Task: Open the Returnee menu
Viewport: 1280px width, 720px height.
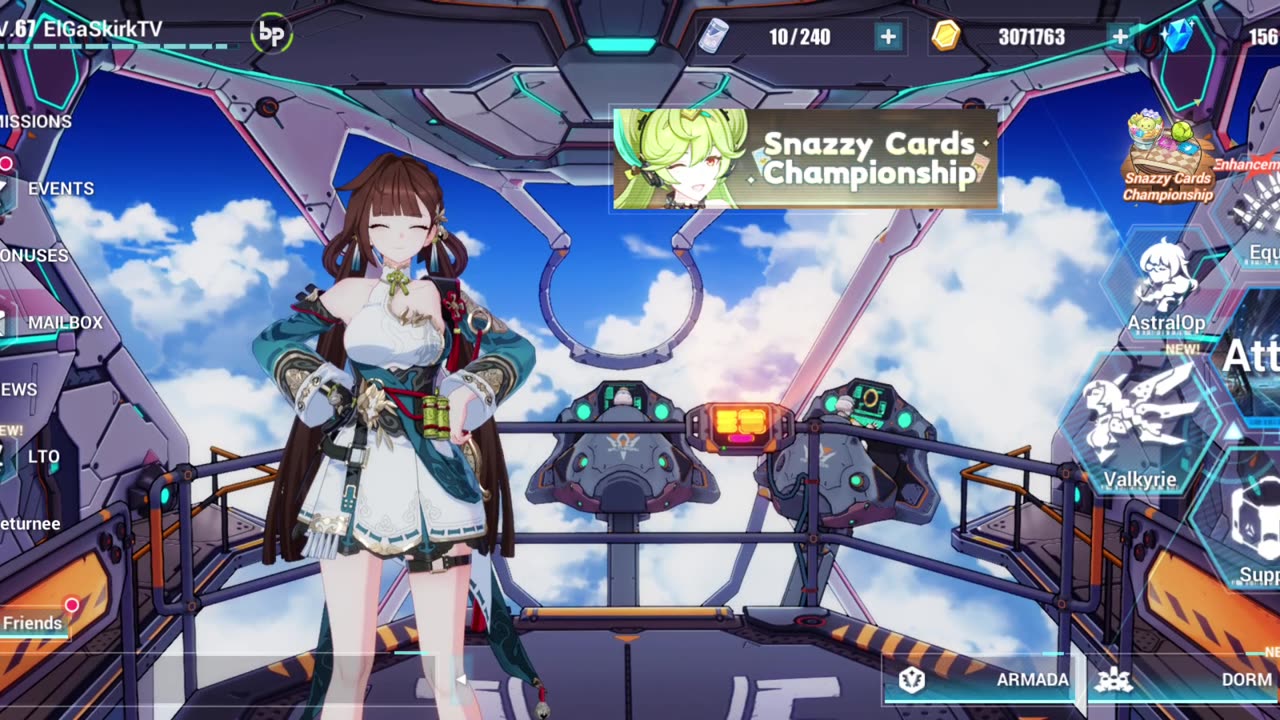Action: (x=30, y=524)
